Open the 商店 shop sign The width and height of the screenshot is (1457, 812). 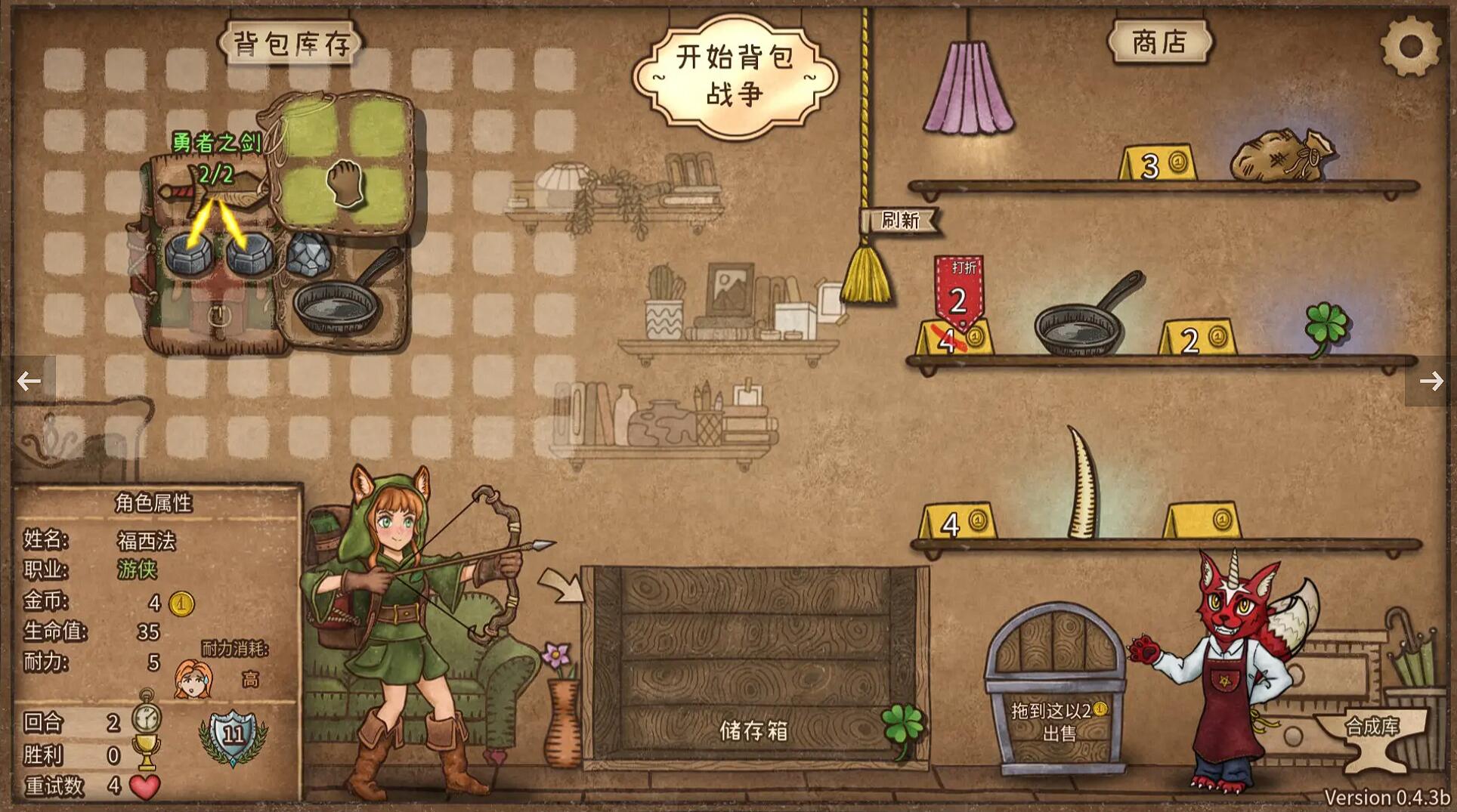[1159, 42]
